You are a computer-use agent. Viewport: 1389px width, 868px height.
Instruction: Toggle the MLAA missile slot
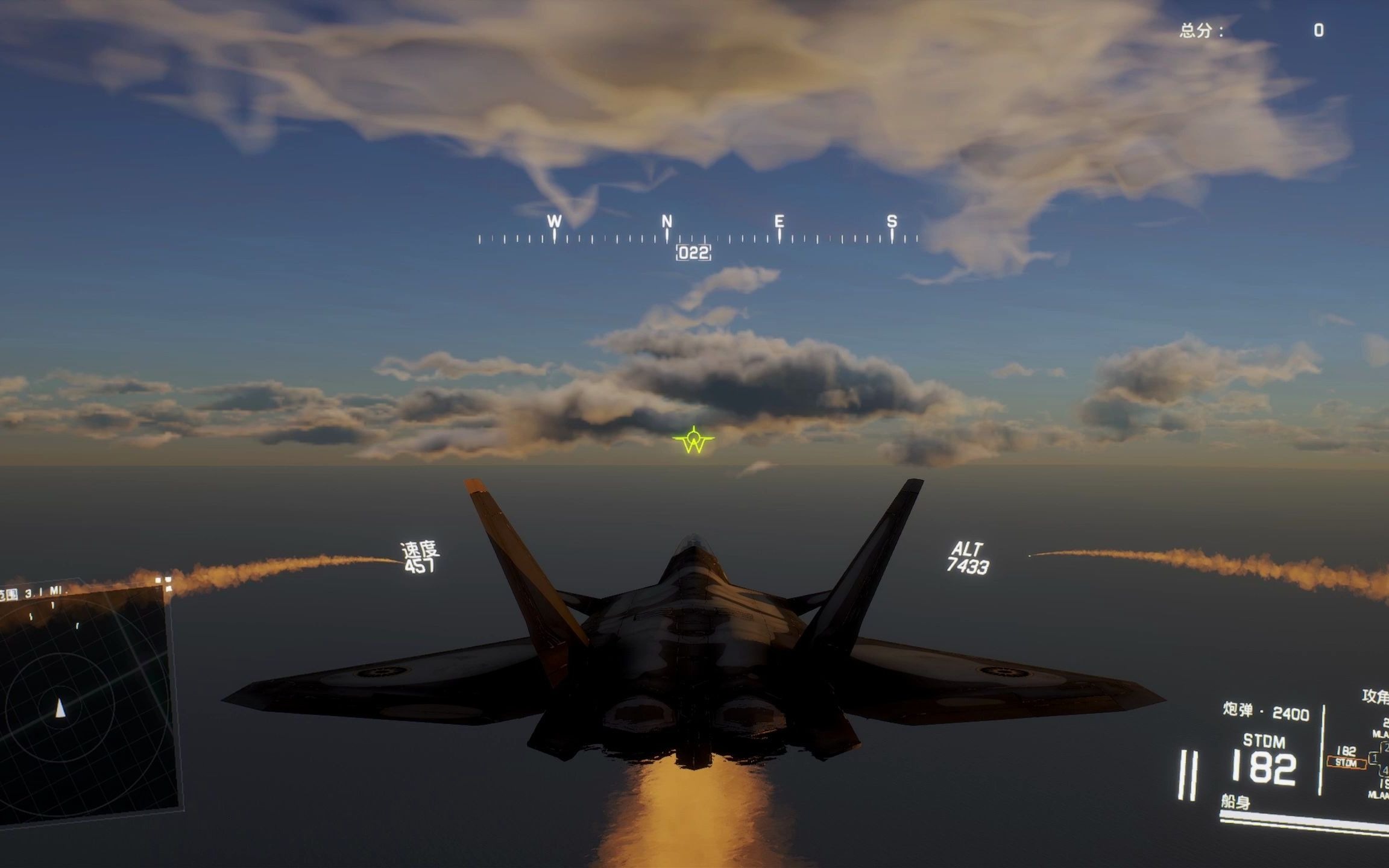[1379, 733]
